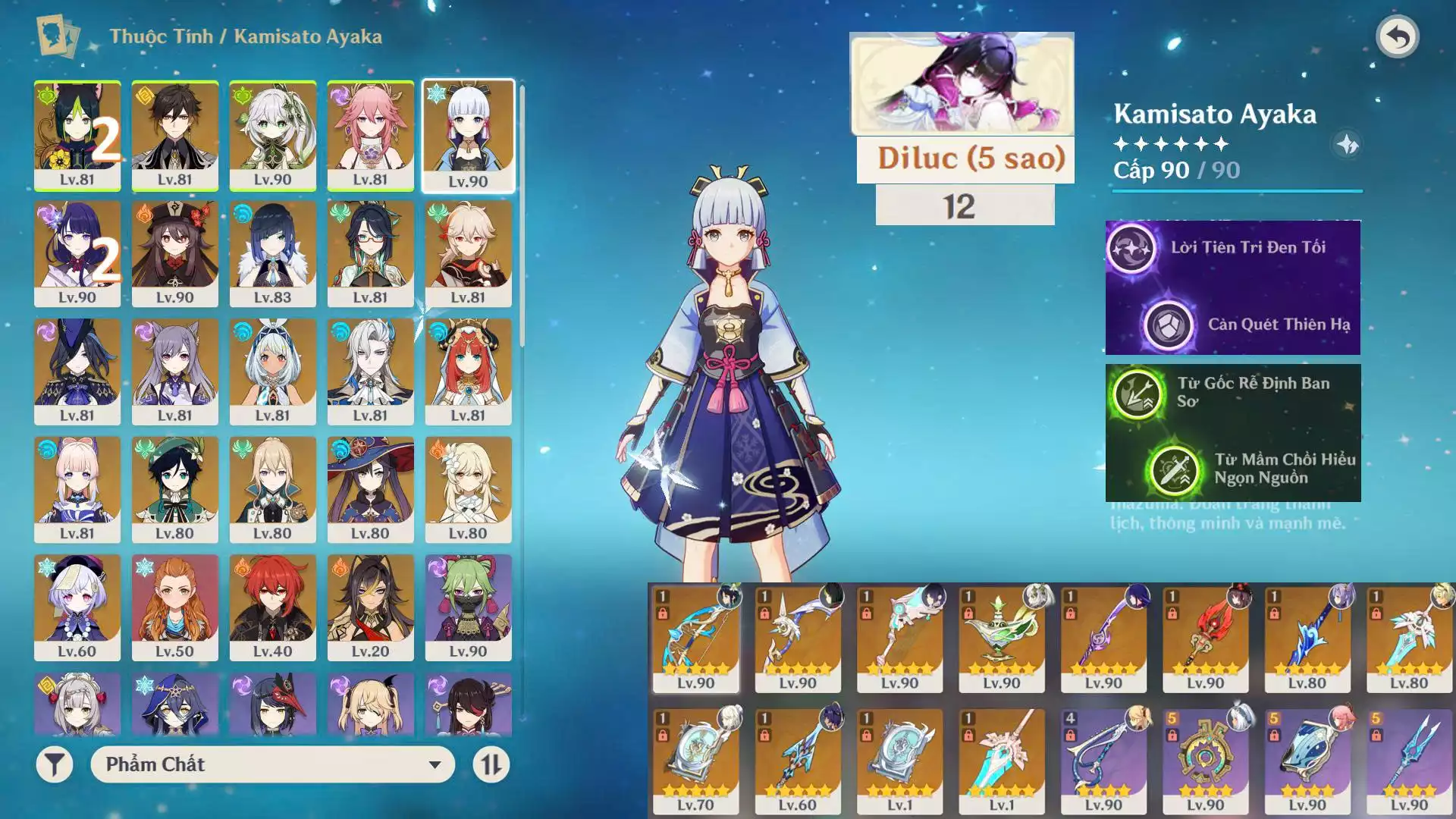
Task: Choose Nahida from the character list
Action: [272, 135]
